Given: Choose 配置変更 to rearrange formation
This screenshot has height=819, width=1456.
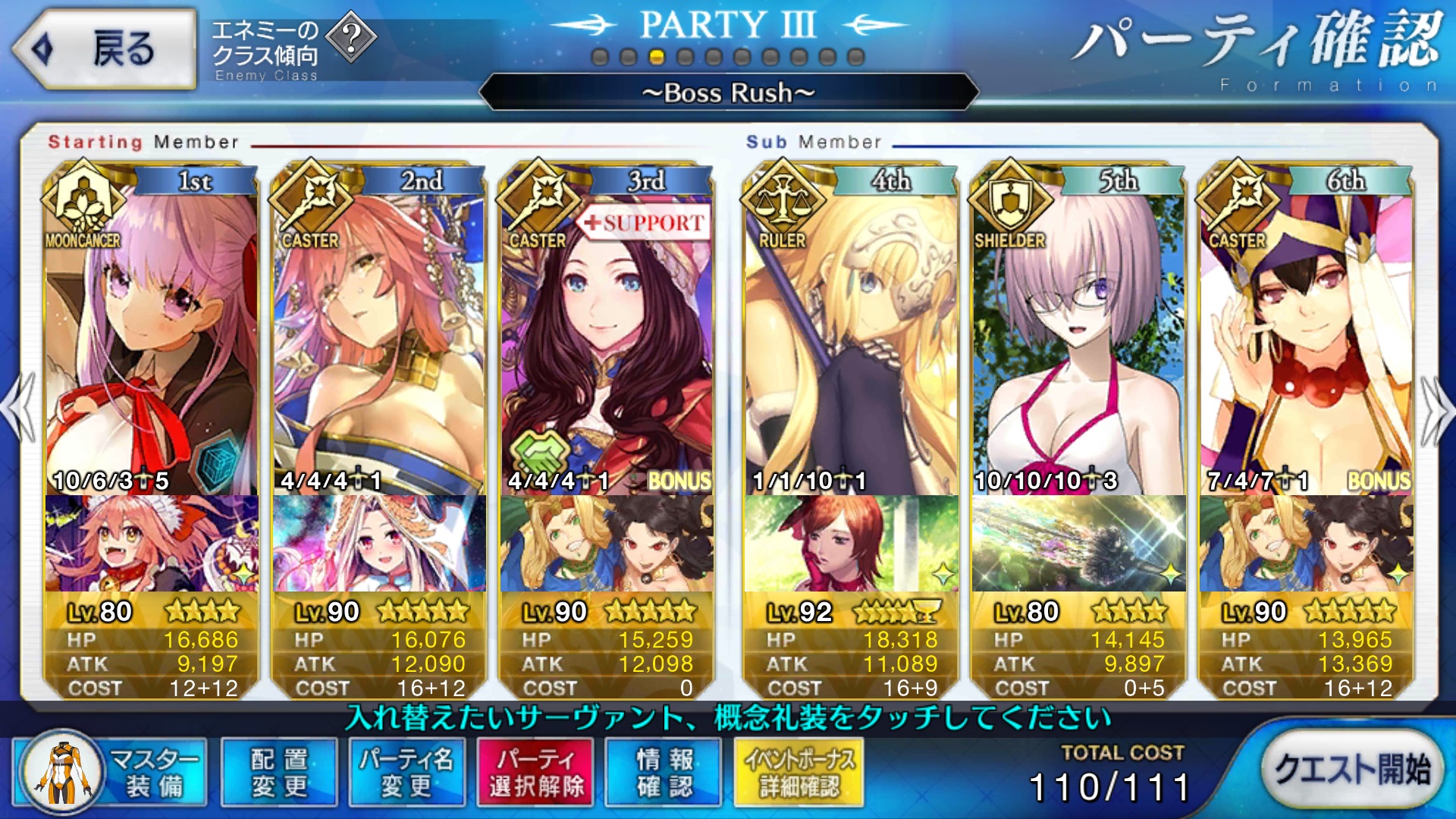Looking at the screenshot, I should [x=279, y=772].
